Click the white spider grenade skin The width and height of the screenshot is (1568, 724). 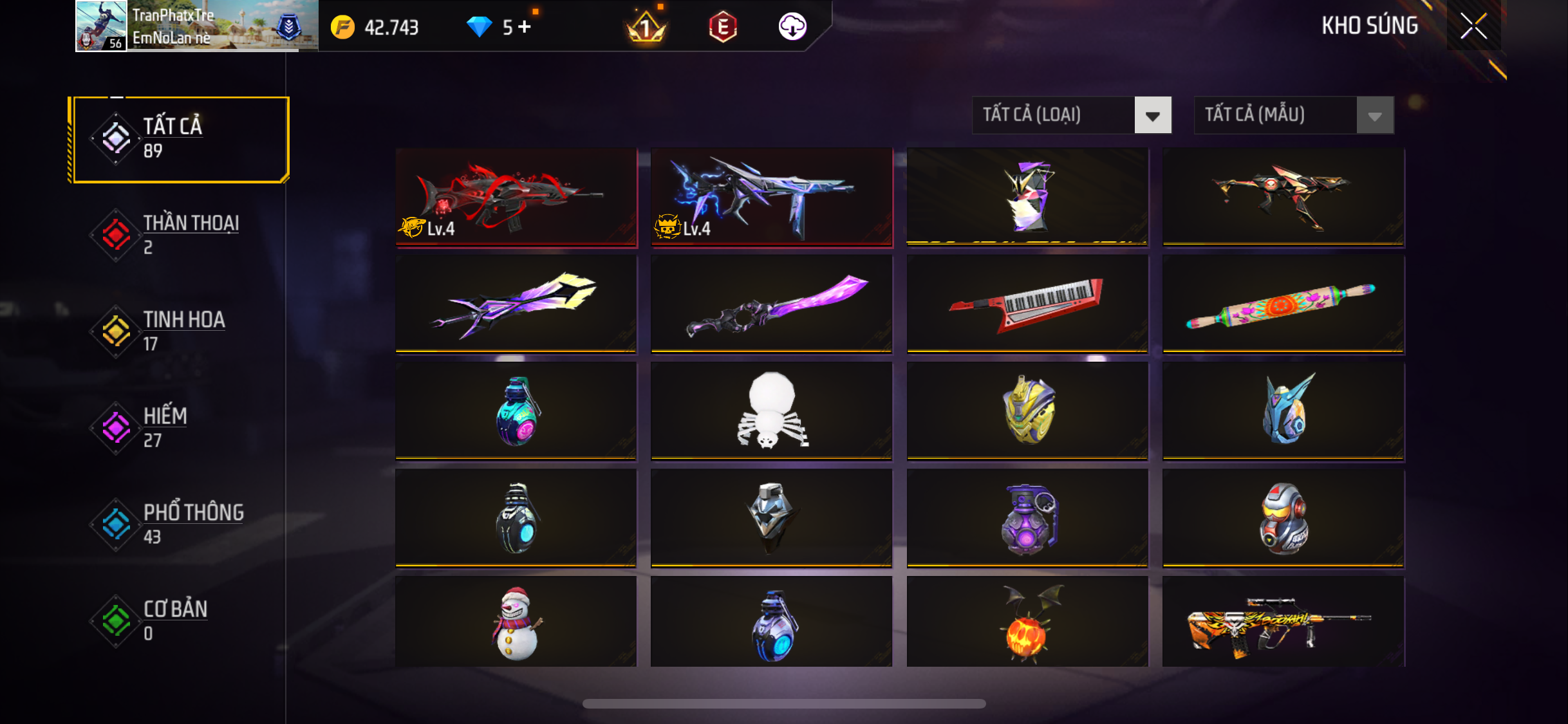click(x=771, y=410)
